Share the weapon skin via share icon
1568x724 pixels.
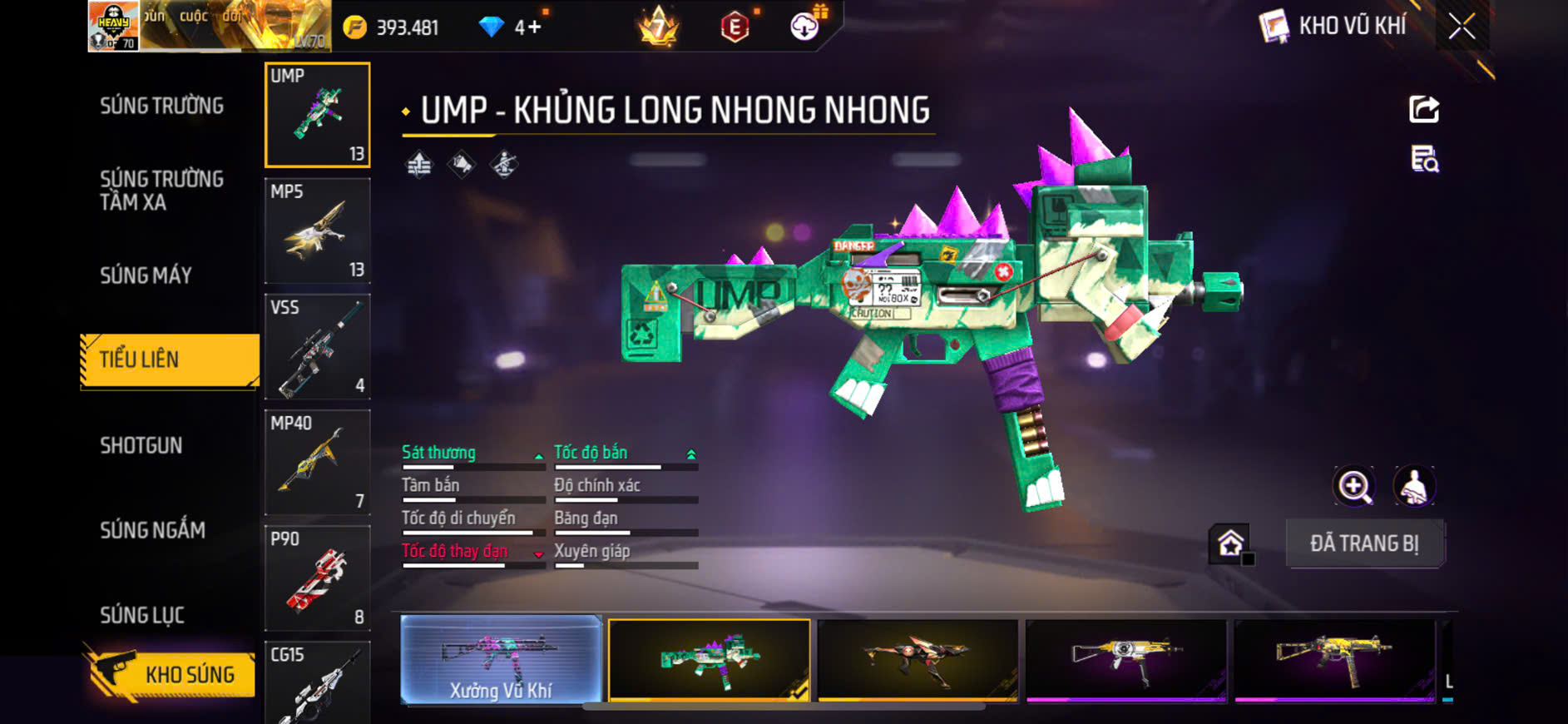tap(1424, 109)
